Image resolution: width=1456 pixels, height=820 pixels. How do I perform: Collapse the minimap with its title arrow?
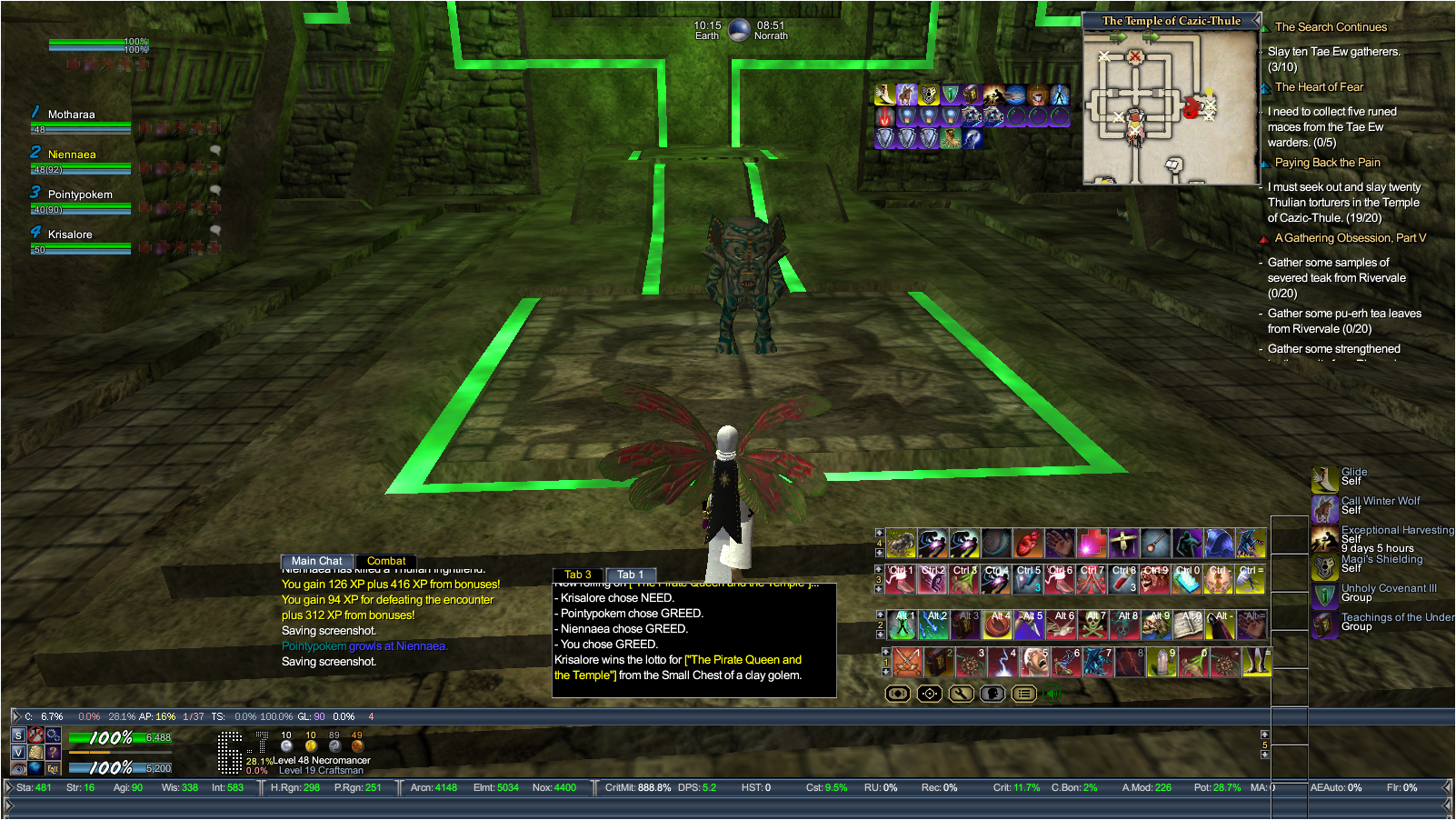click(x=1256, y=20)
